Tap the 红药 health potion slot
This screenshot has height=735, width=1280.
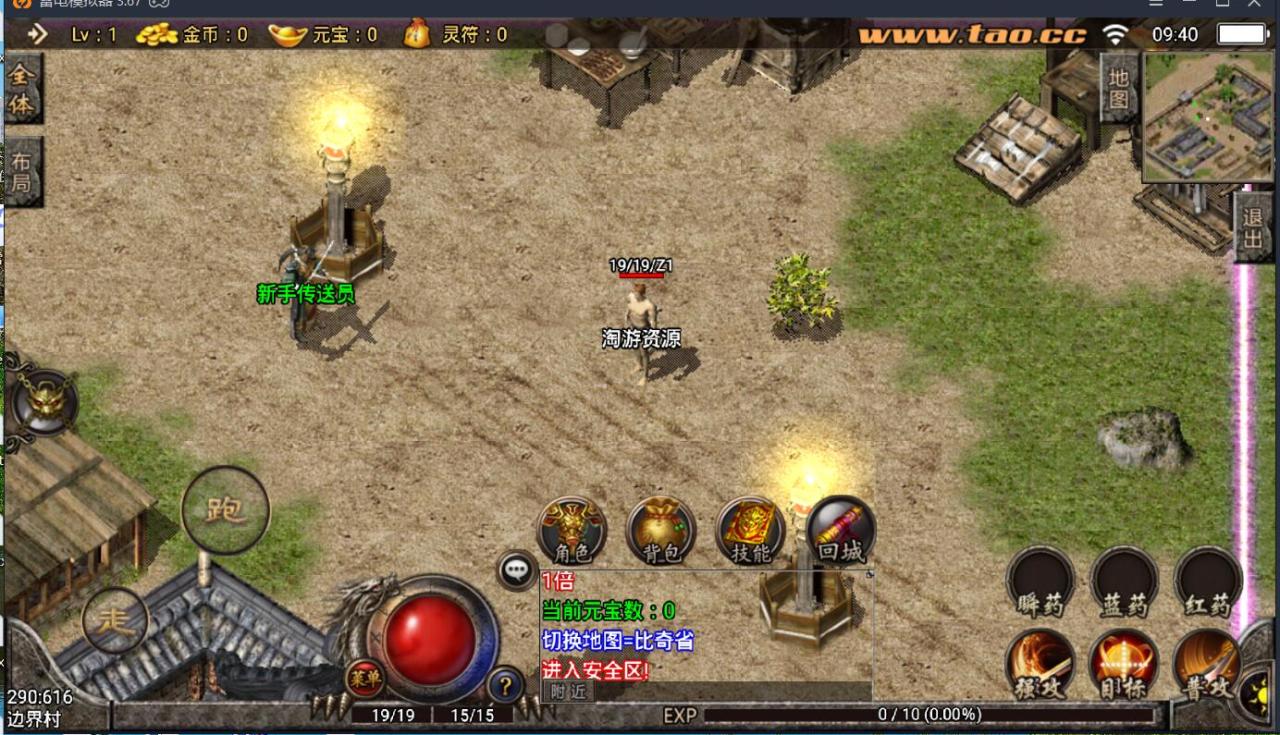[1207, 582]
